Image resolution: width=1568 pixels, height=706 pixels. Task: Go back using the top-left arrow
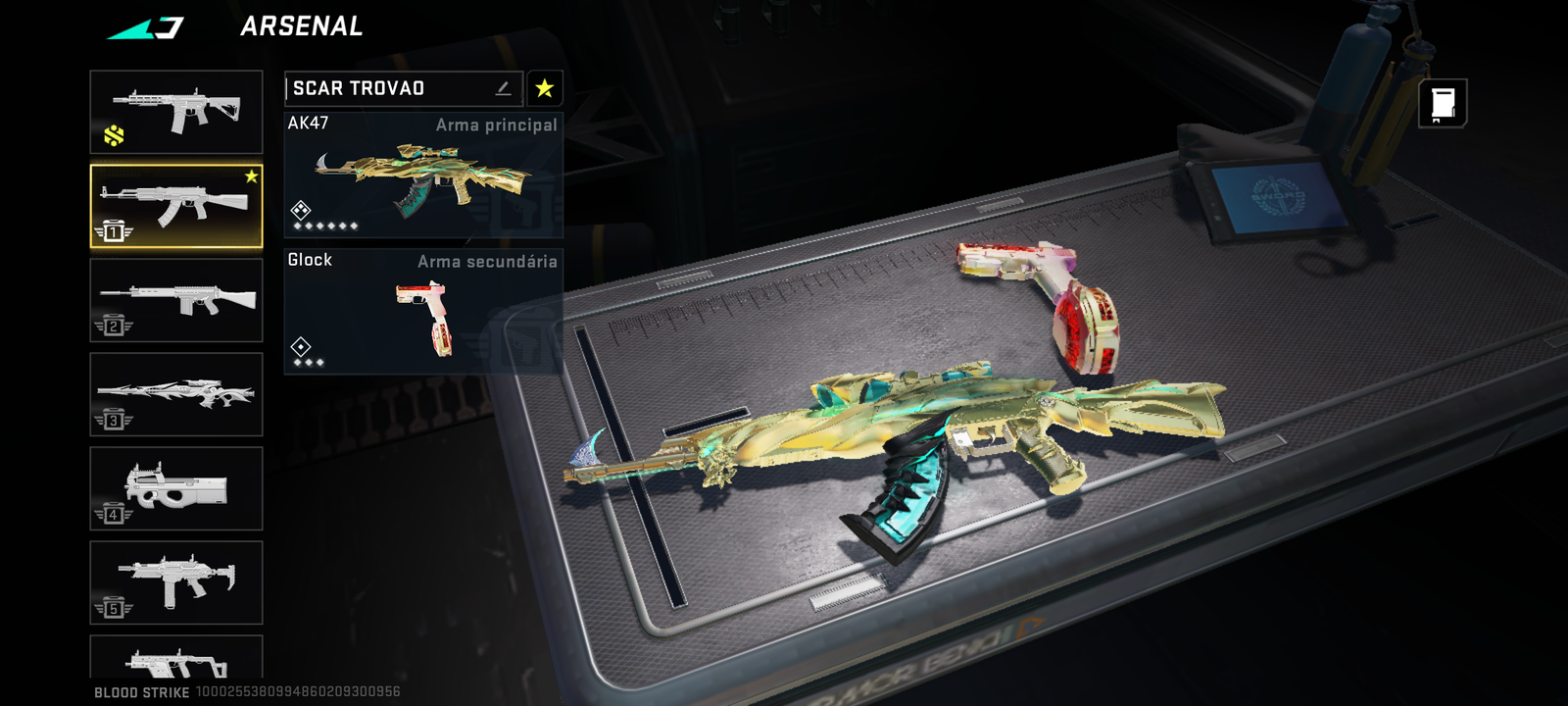[145, 27]
